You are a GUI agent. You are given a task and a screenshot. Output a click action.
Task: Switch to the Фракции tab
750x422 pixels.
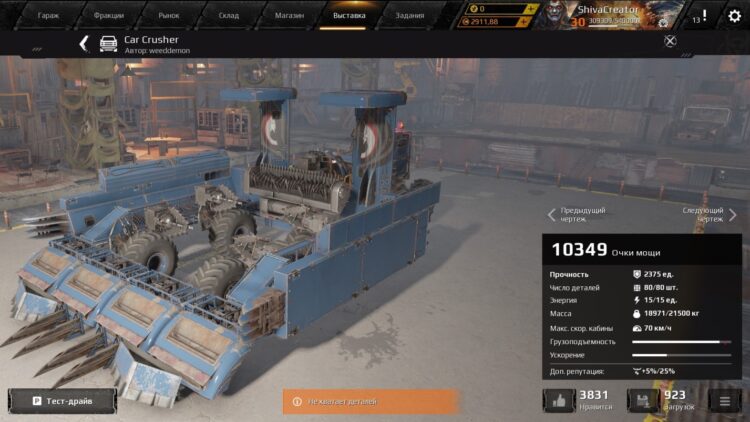[108, 15]
